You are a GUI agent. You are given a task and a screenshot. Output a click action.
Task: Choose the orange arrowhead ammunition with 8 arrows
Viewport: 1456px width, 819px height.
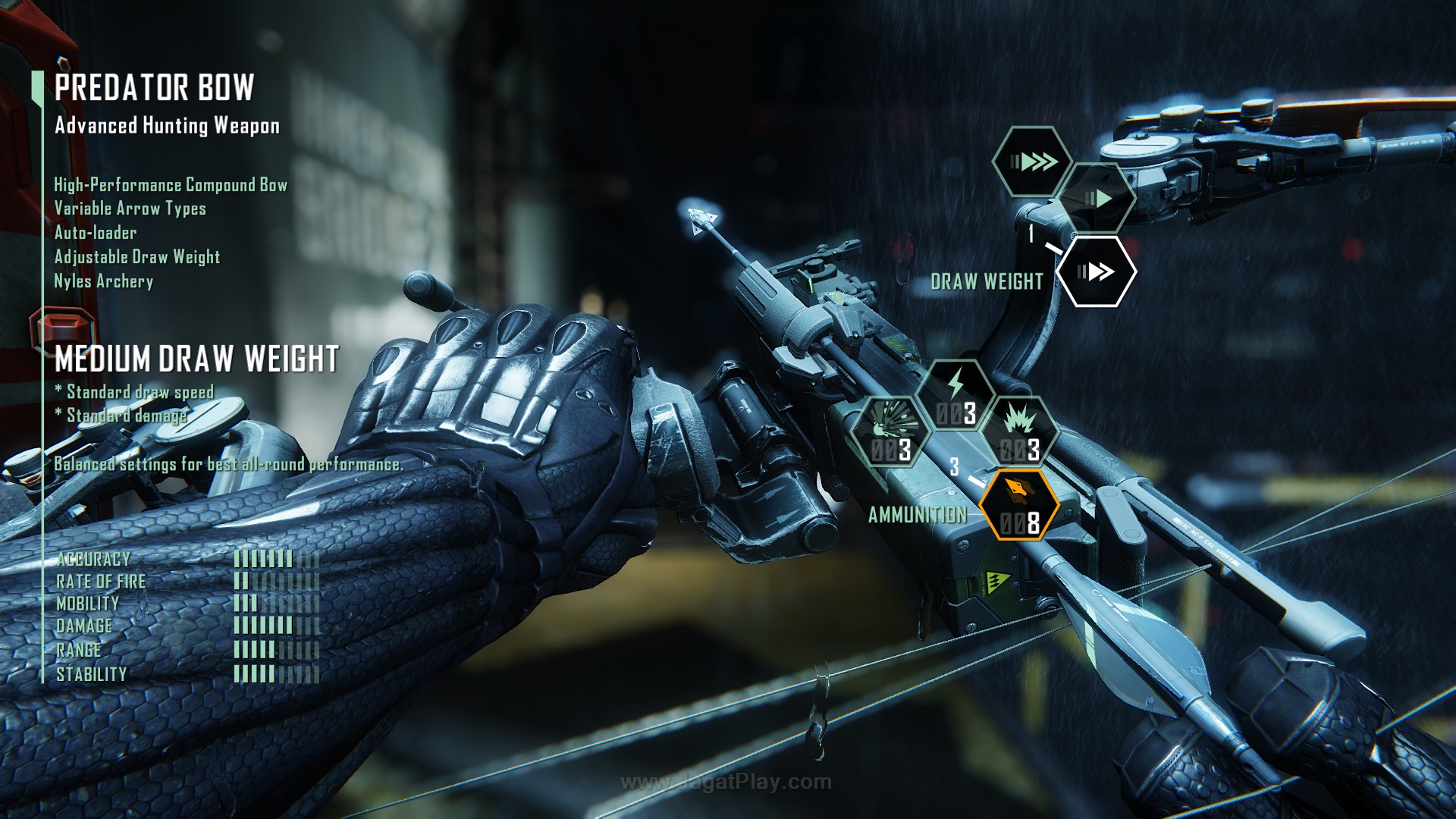1019,505
